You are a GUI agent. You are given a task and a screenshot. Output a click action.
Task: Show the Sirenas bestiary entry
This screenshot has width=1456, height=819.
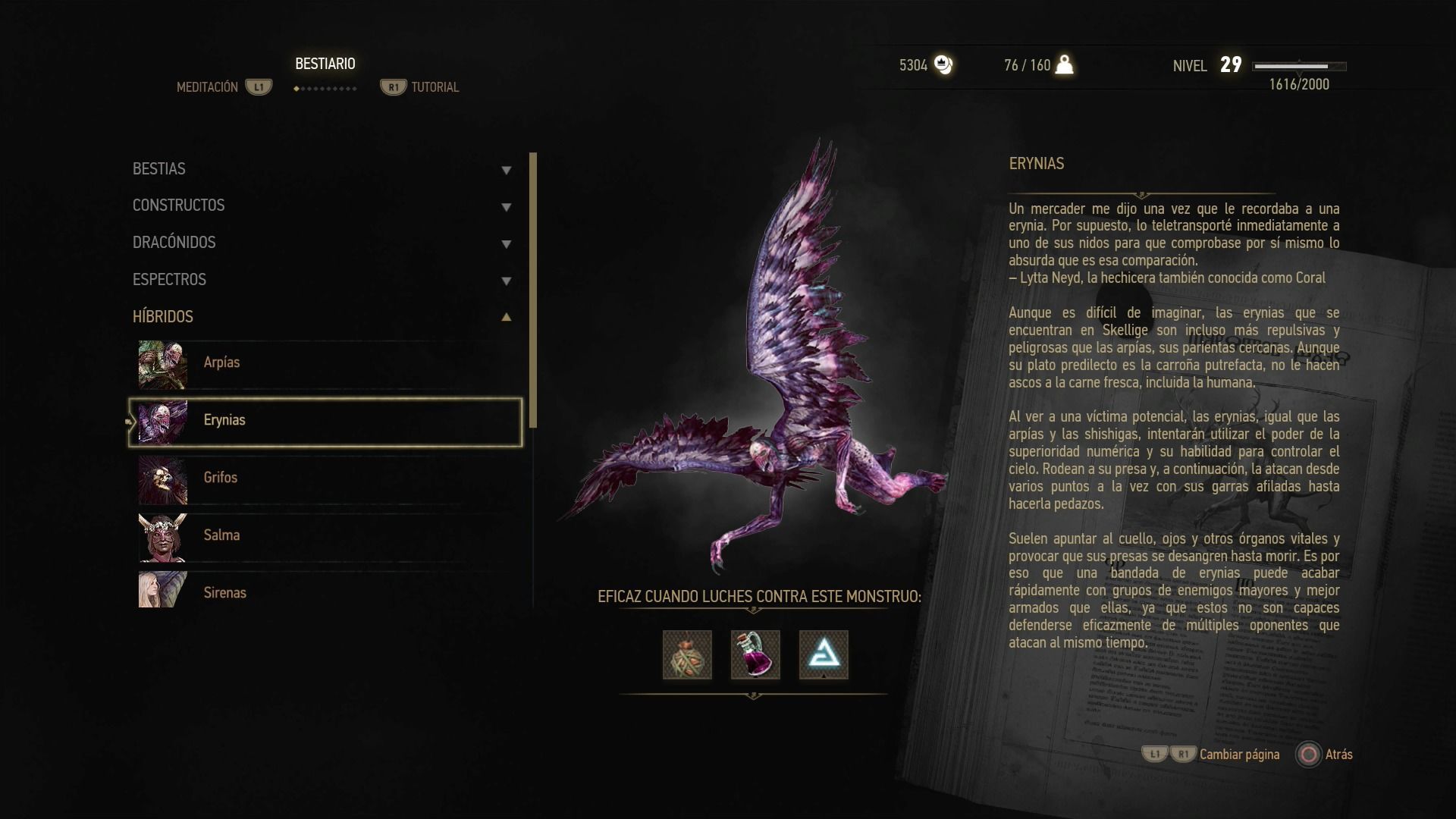[326, 591]
